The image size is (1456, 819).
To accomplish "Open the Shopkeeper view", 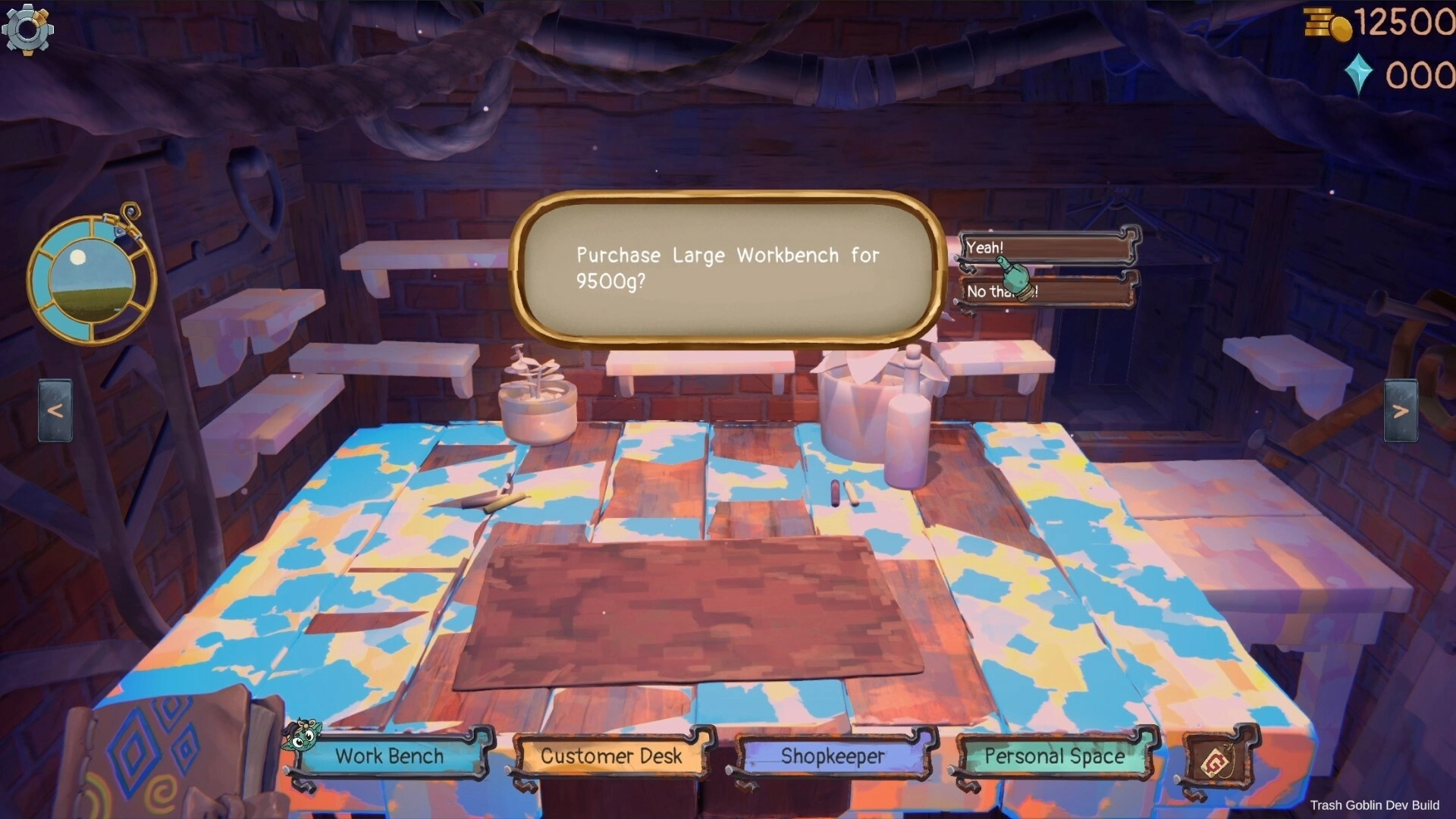I will (x=833, y=756).
